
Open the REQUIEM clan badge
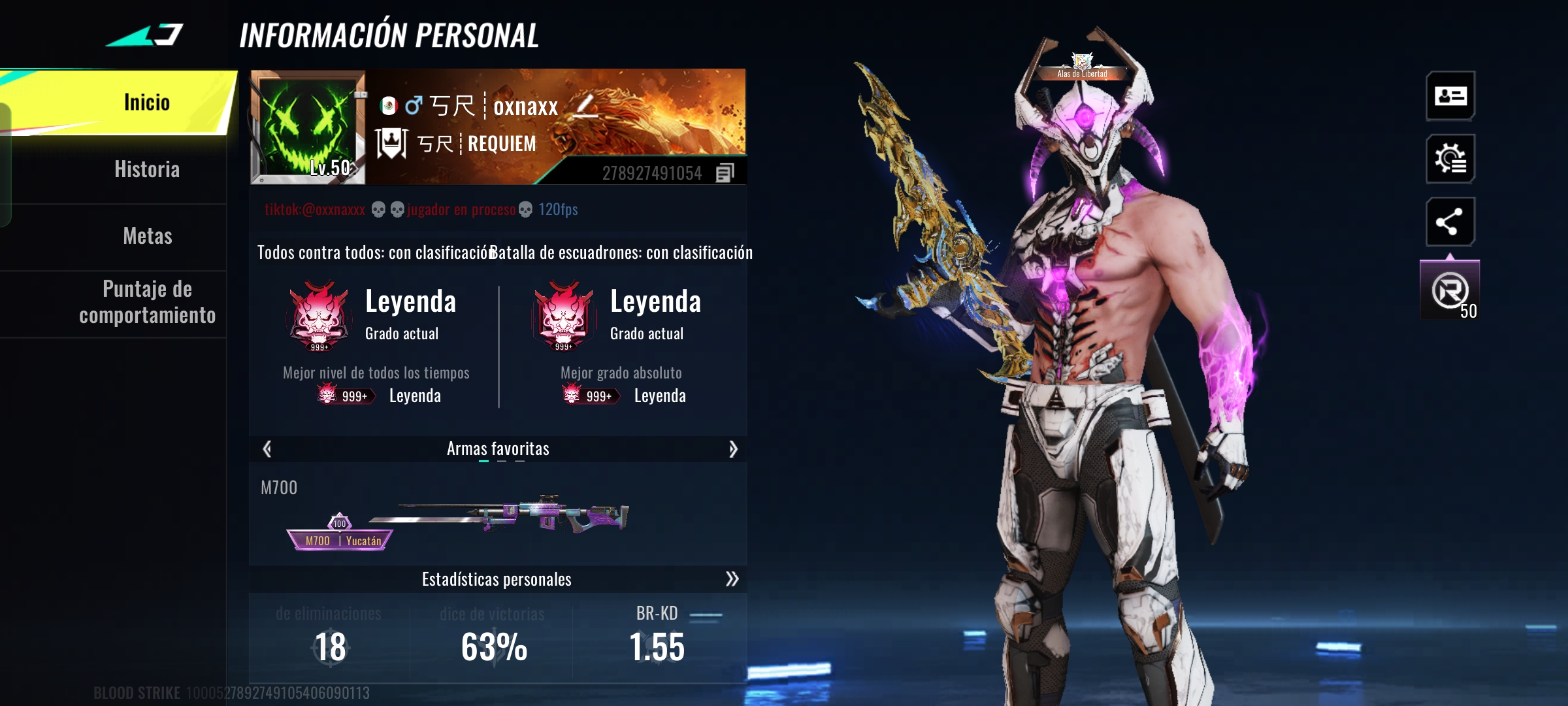391,143
